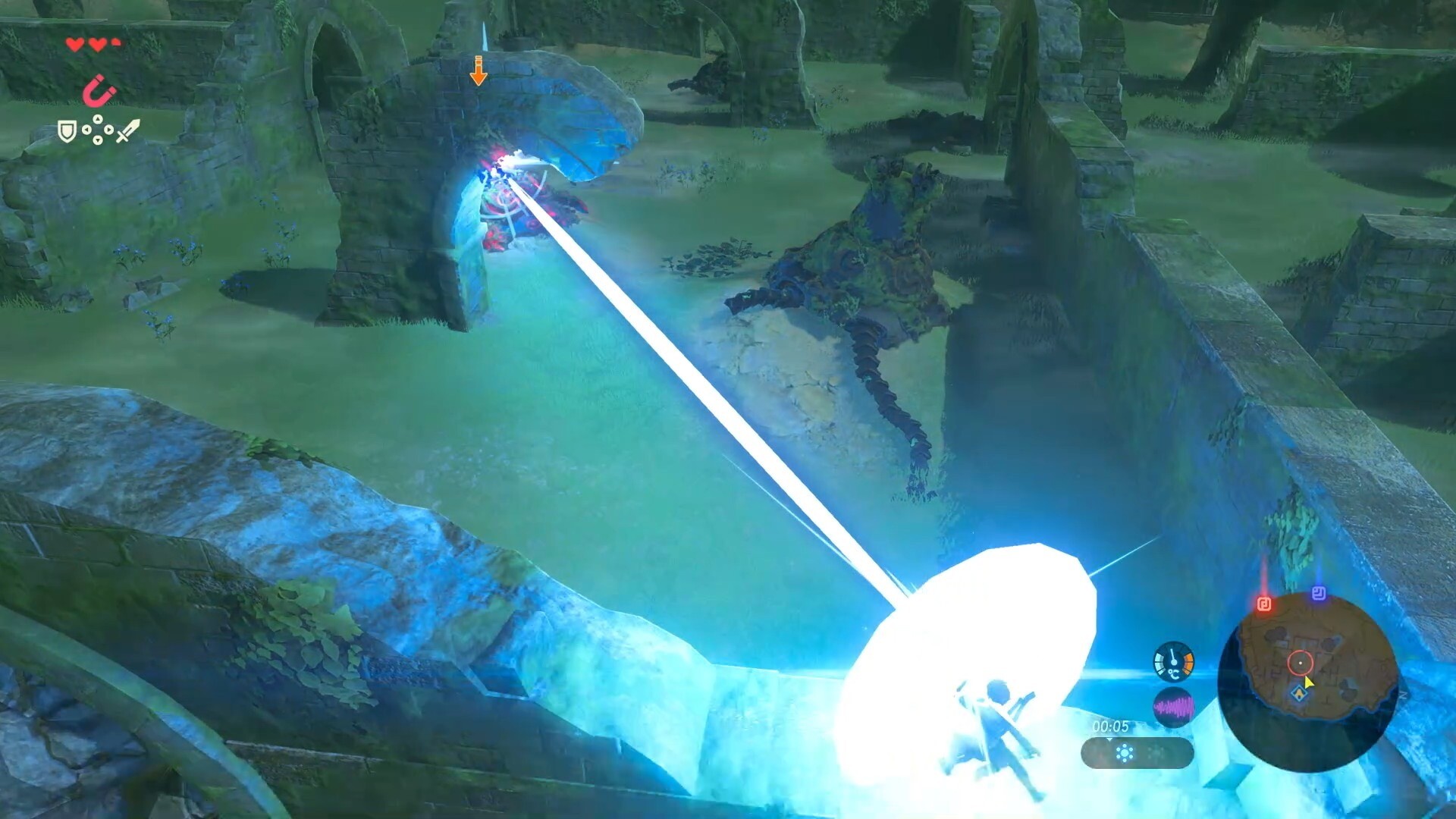
Task: Select the blue shrine marker on minimap
Action: 1319,594
